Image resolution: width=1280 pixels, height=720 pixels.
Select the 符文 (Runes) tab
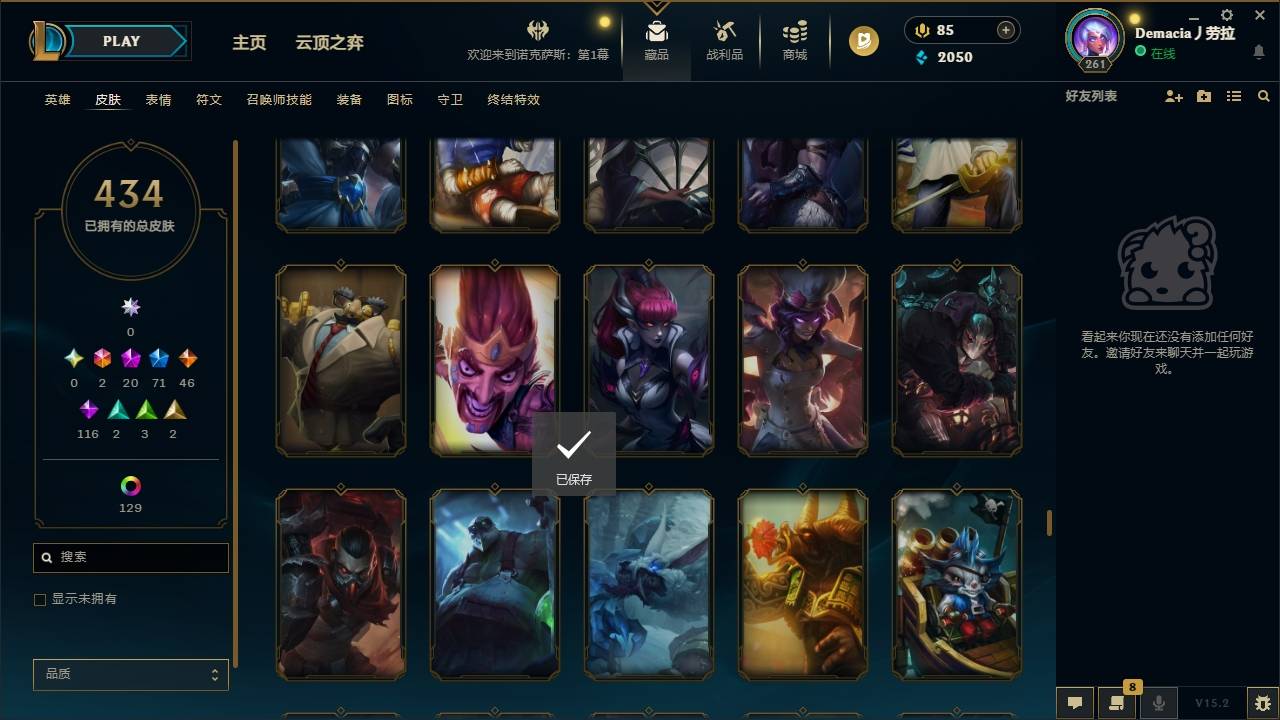[209, 100]
